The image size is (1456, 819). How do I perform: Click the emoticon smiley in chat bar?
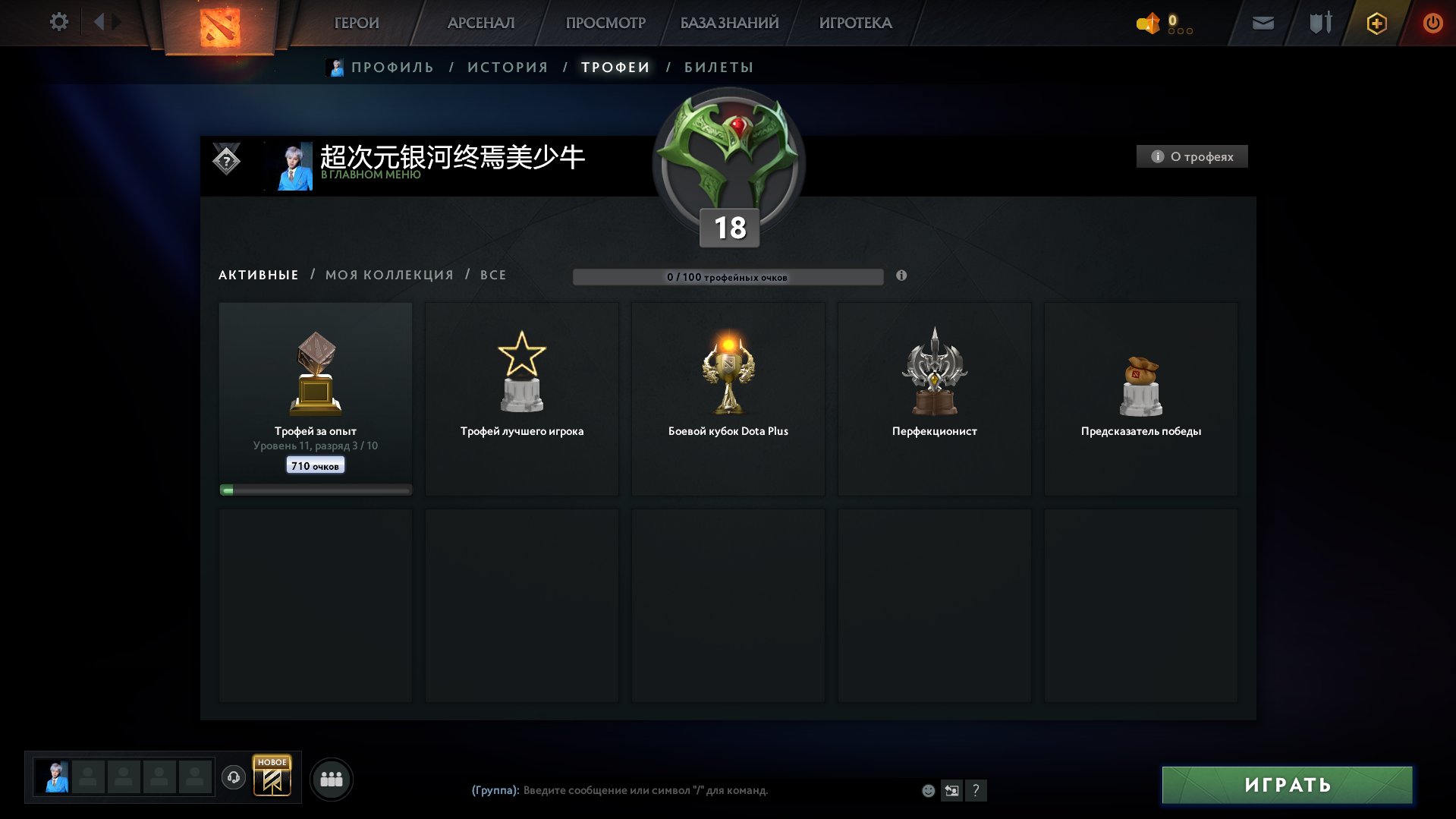[x=927, y=791]
